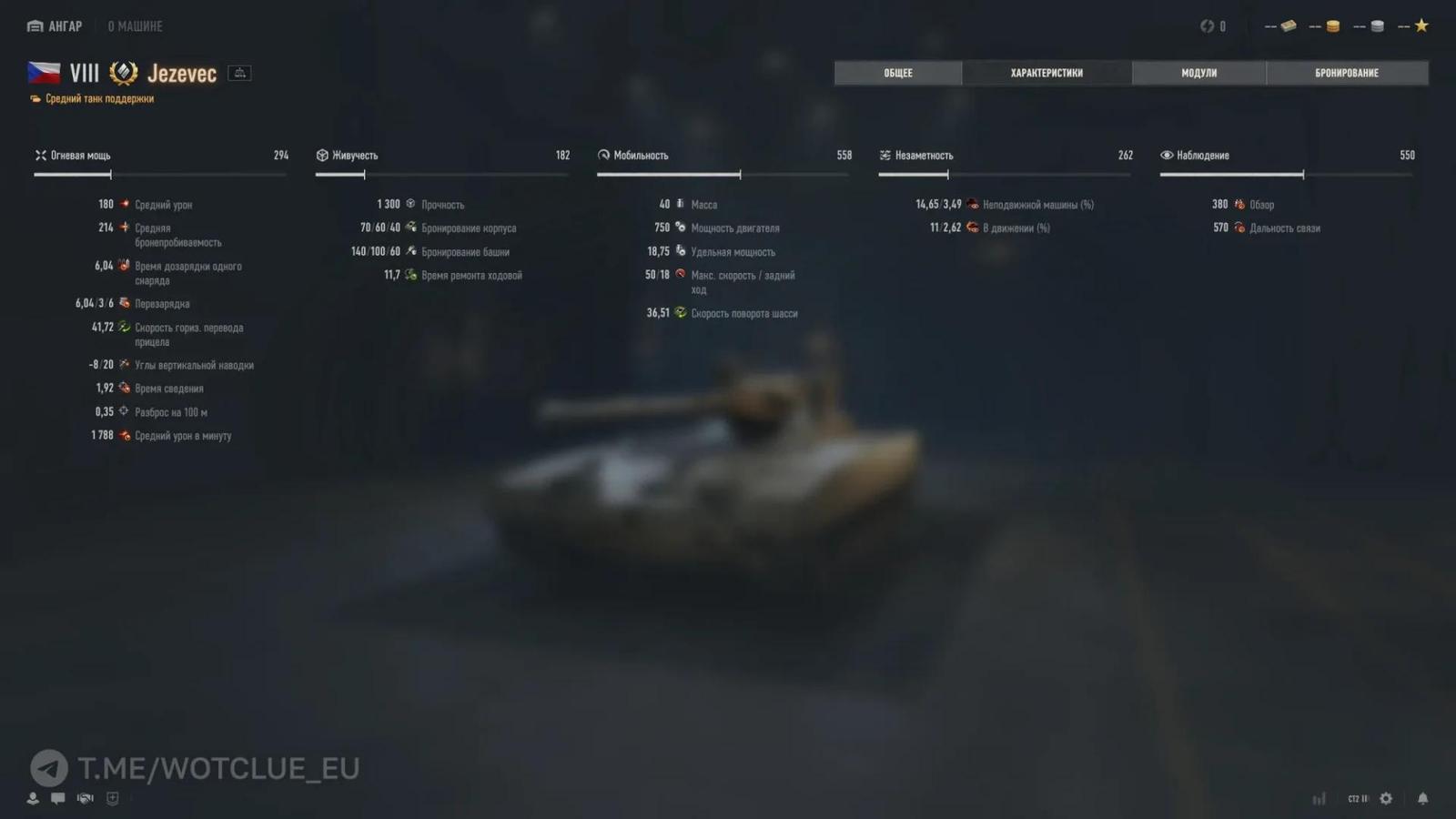Image resolution: width=1456 pixels, height=819 pixels.
Task: Click the clan handshake icon
Action: point(85,798)
